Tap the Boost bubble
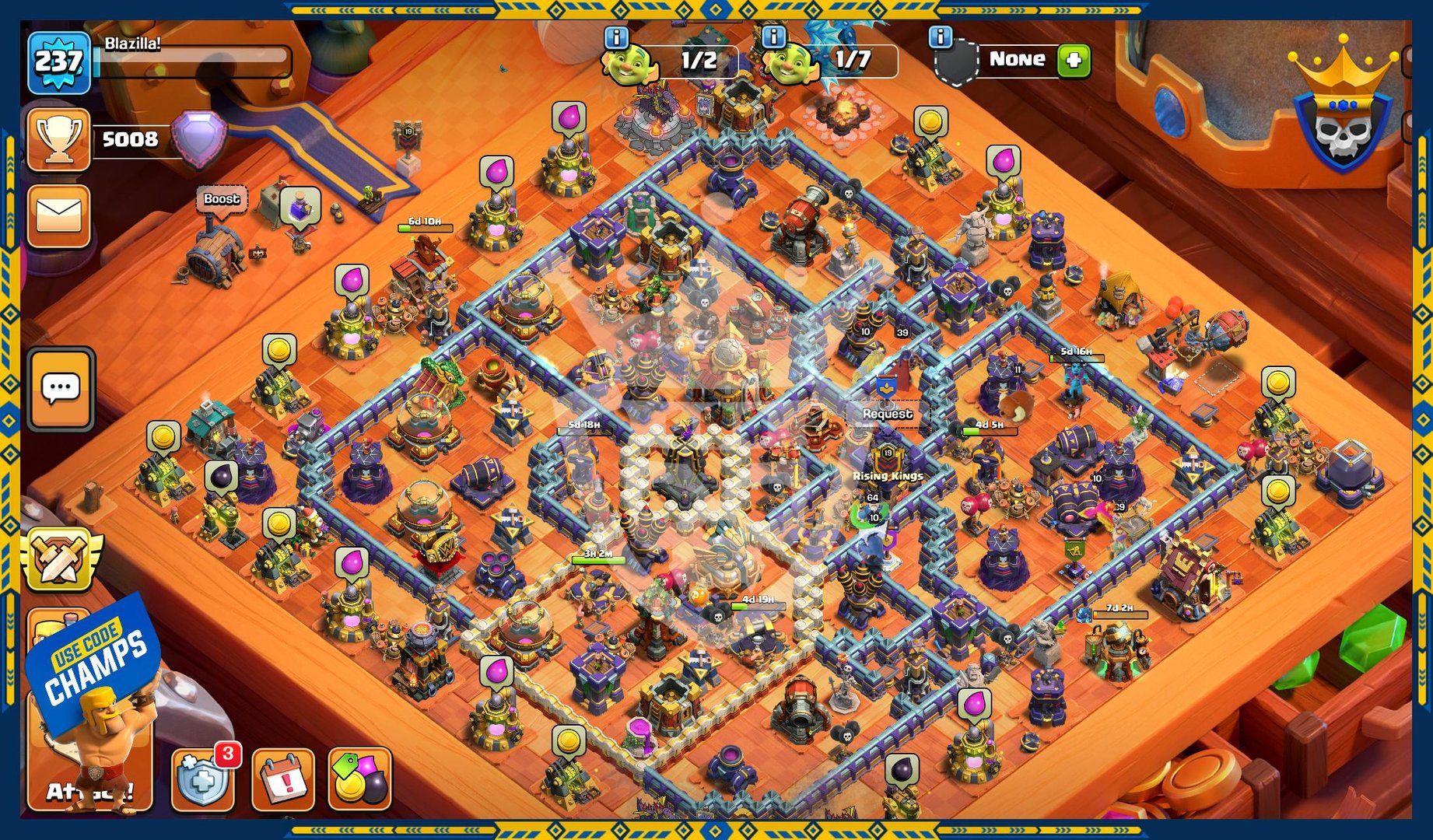Screen dimensions: 1433x840 pos(222,199)
